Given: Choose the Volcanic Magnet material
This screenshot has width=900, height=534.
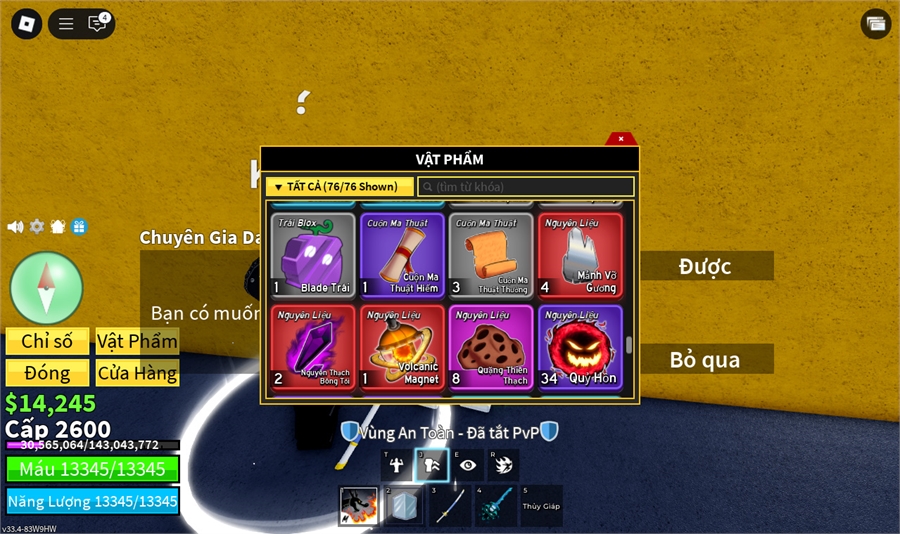Looking at the screenshot, I should pyautogui.click(x=402, y=347).
